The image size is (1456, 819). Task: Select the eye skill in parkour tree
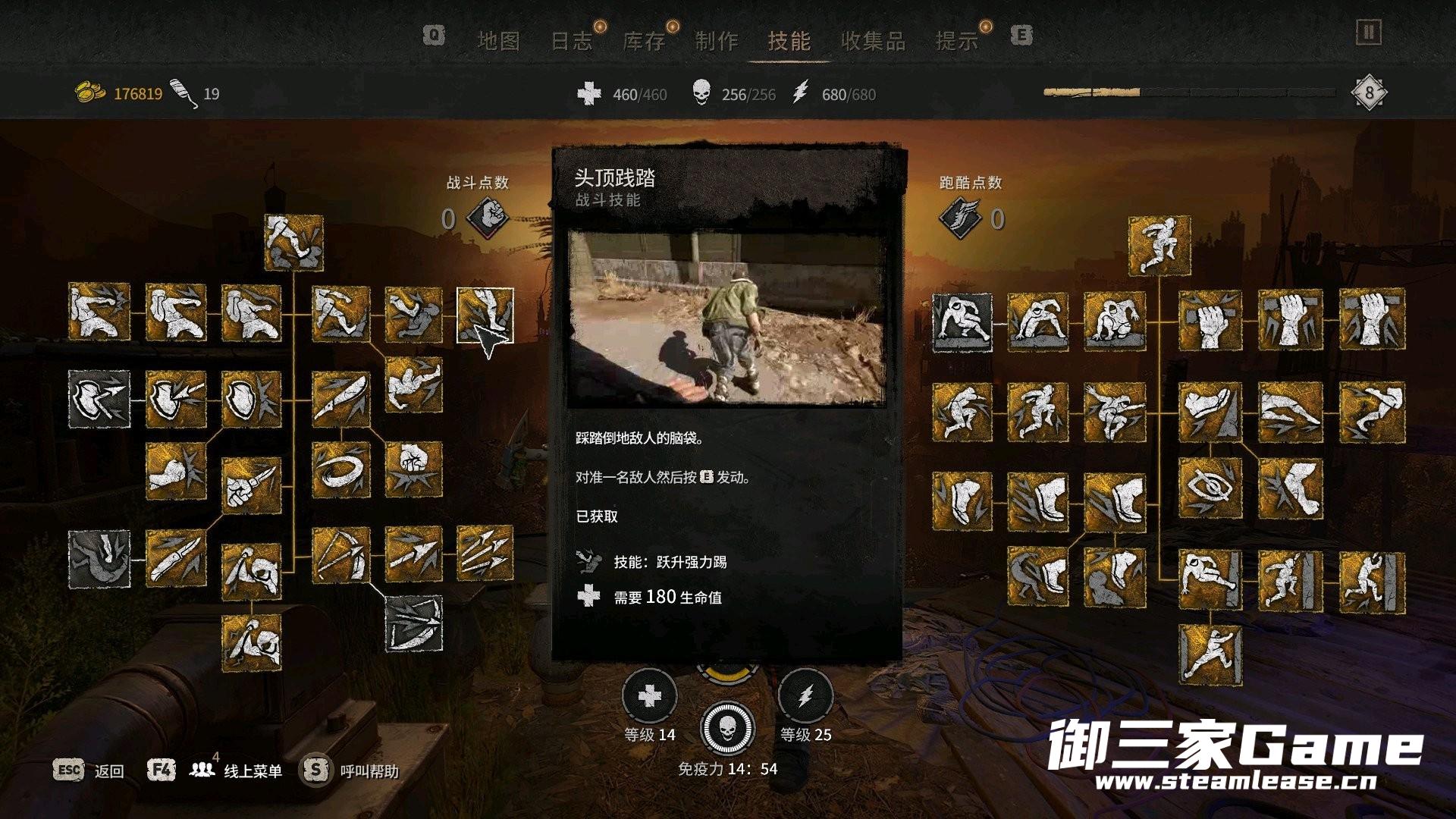point(1210,486)
